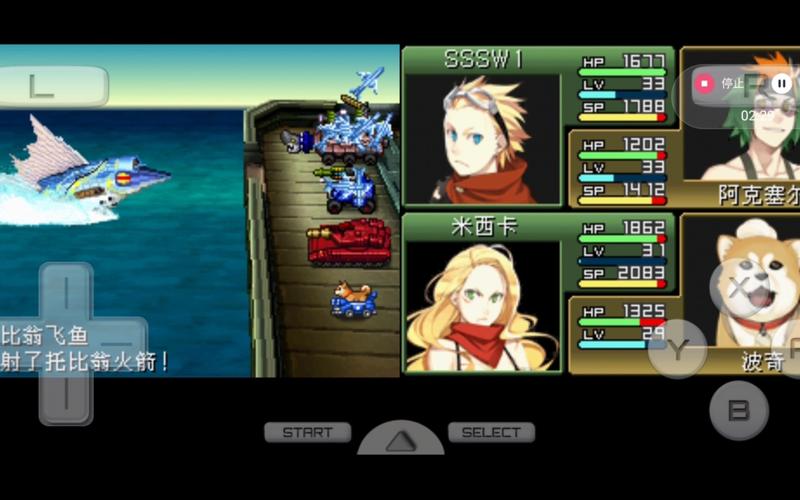
Task: Tap the START button
Action: pos(307,433)
